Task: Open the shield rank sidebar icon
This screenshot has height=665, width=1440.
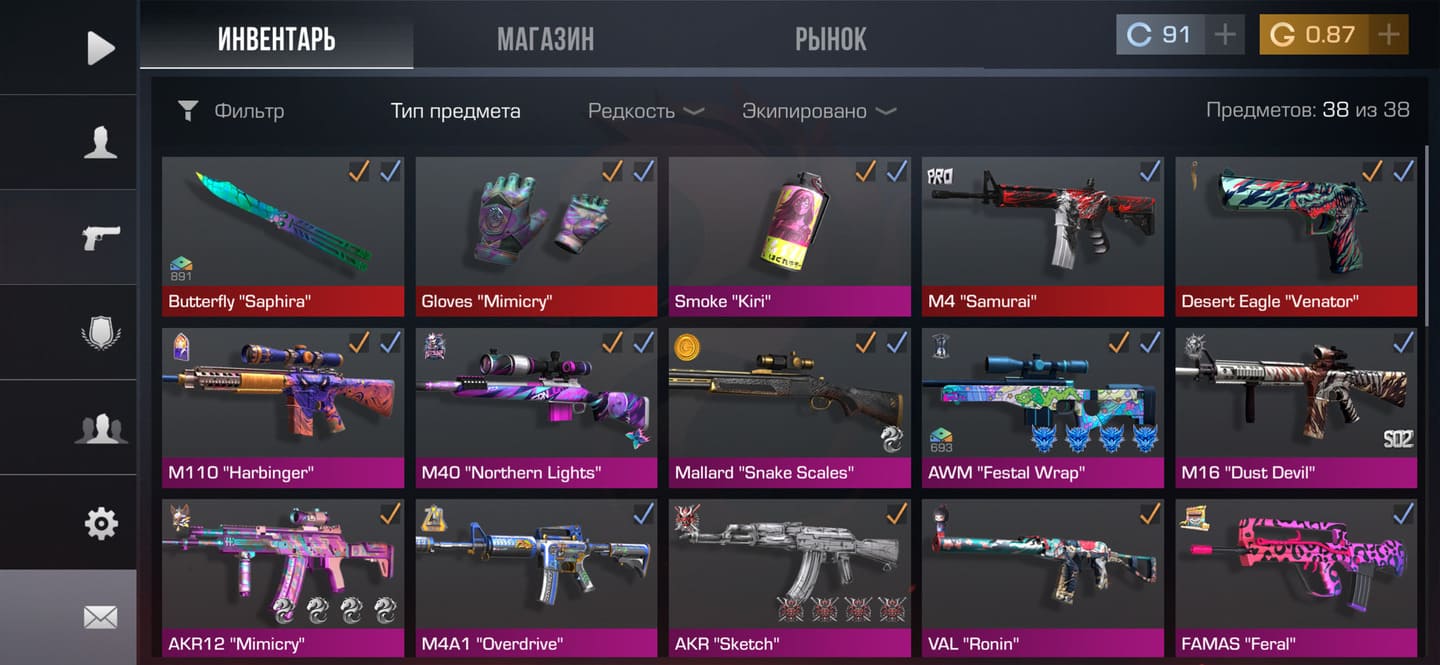Action: [100, 332]
